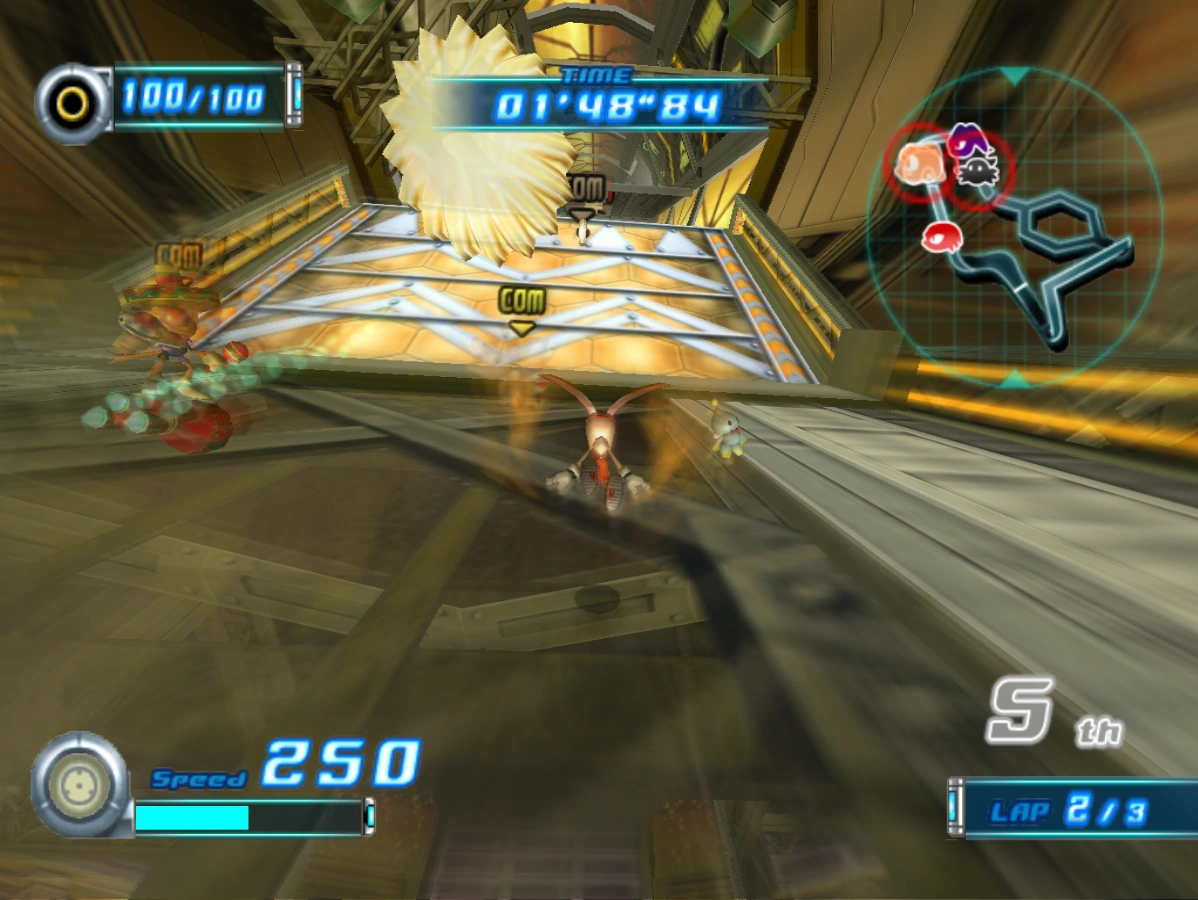The image size is (1198, 900).
Task: Click the gold ring counter icon
Action: point(72,103)
